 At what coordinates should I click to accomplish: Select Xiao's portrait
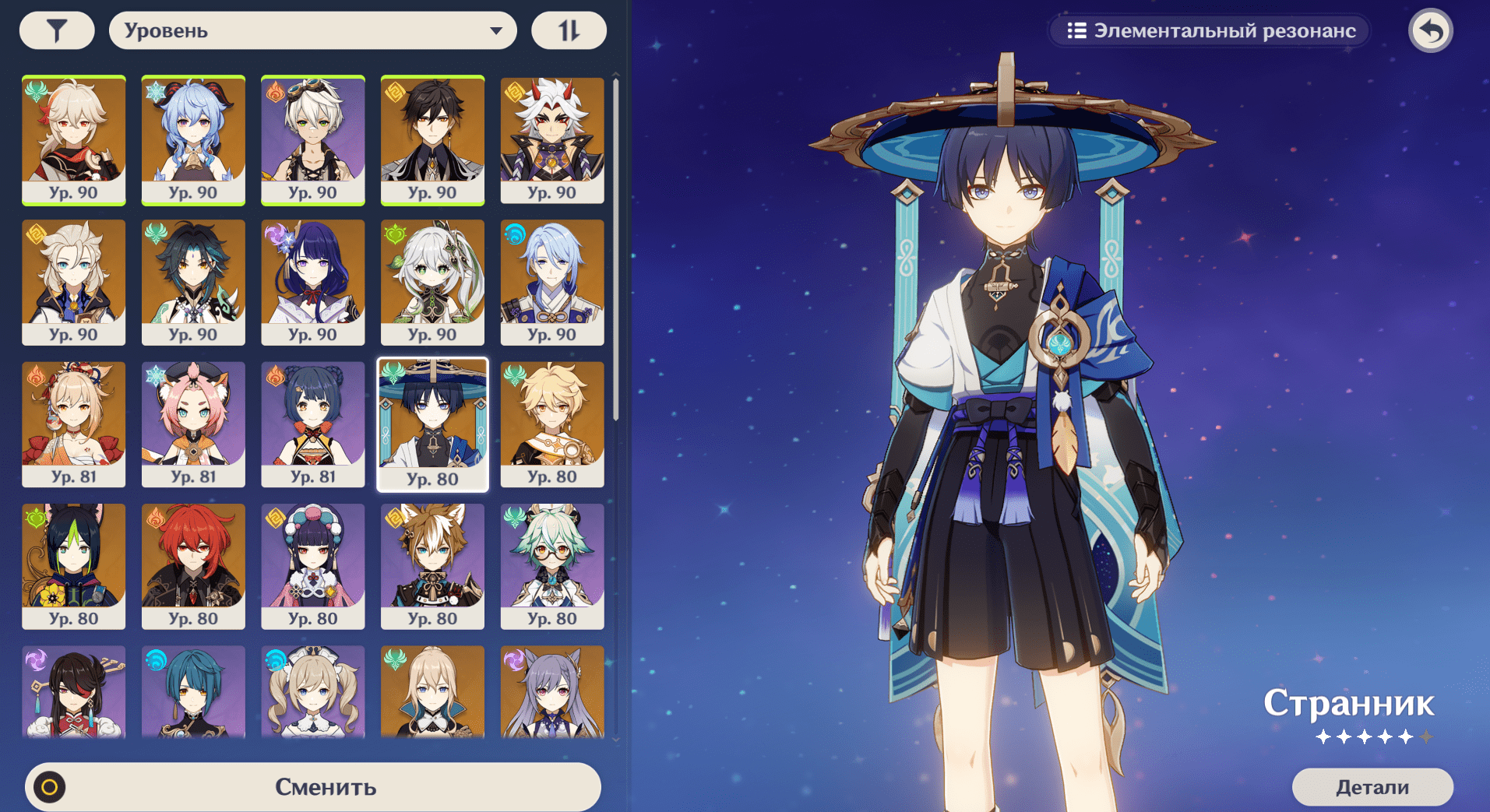coord(193,282)
